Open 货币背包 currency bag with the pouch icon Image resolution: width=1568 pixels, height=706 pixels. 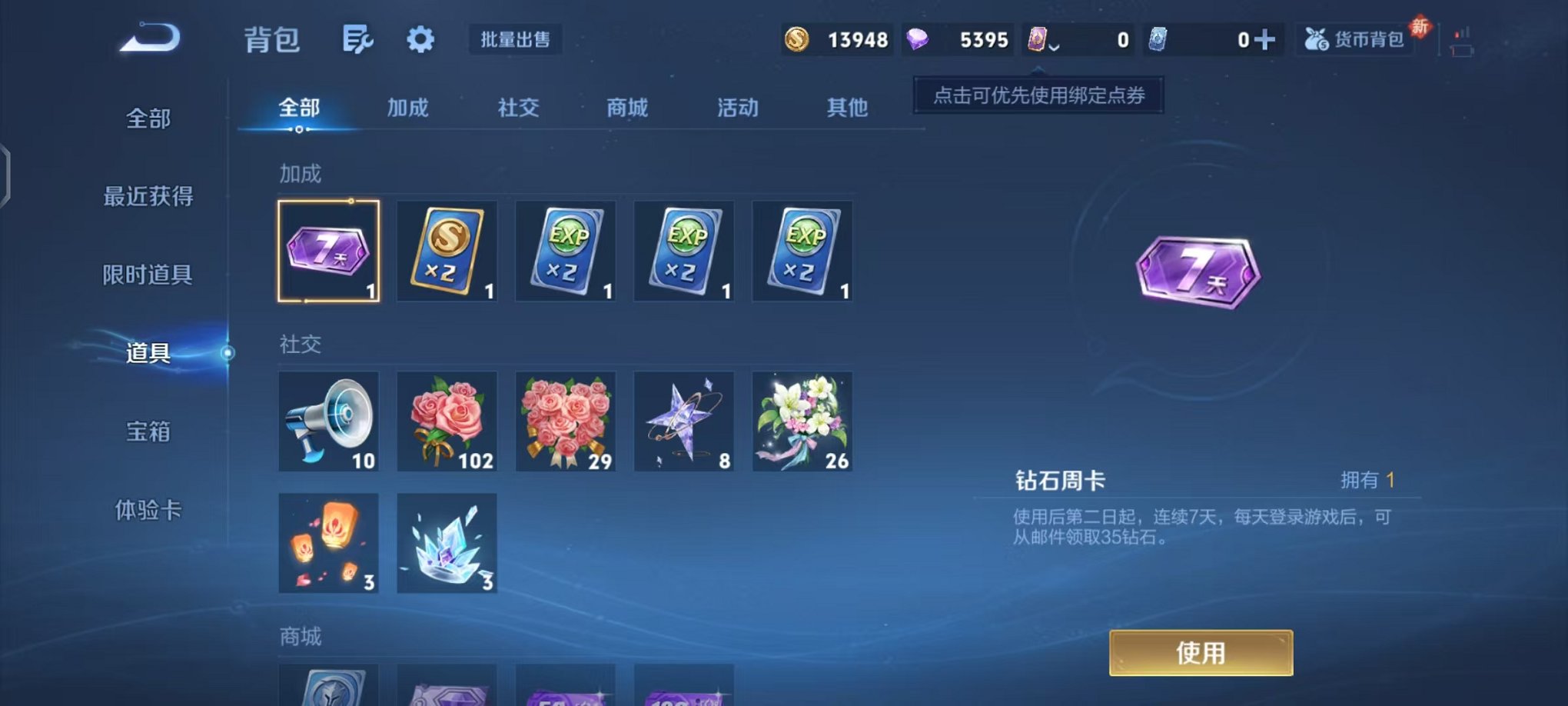pyautogui.click(x=1355, y=40)
